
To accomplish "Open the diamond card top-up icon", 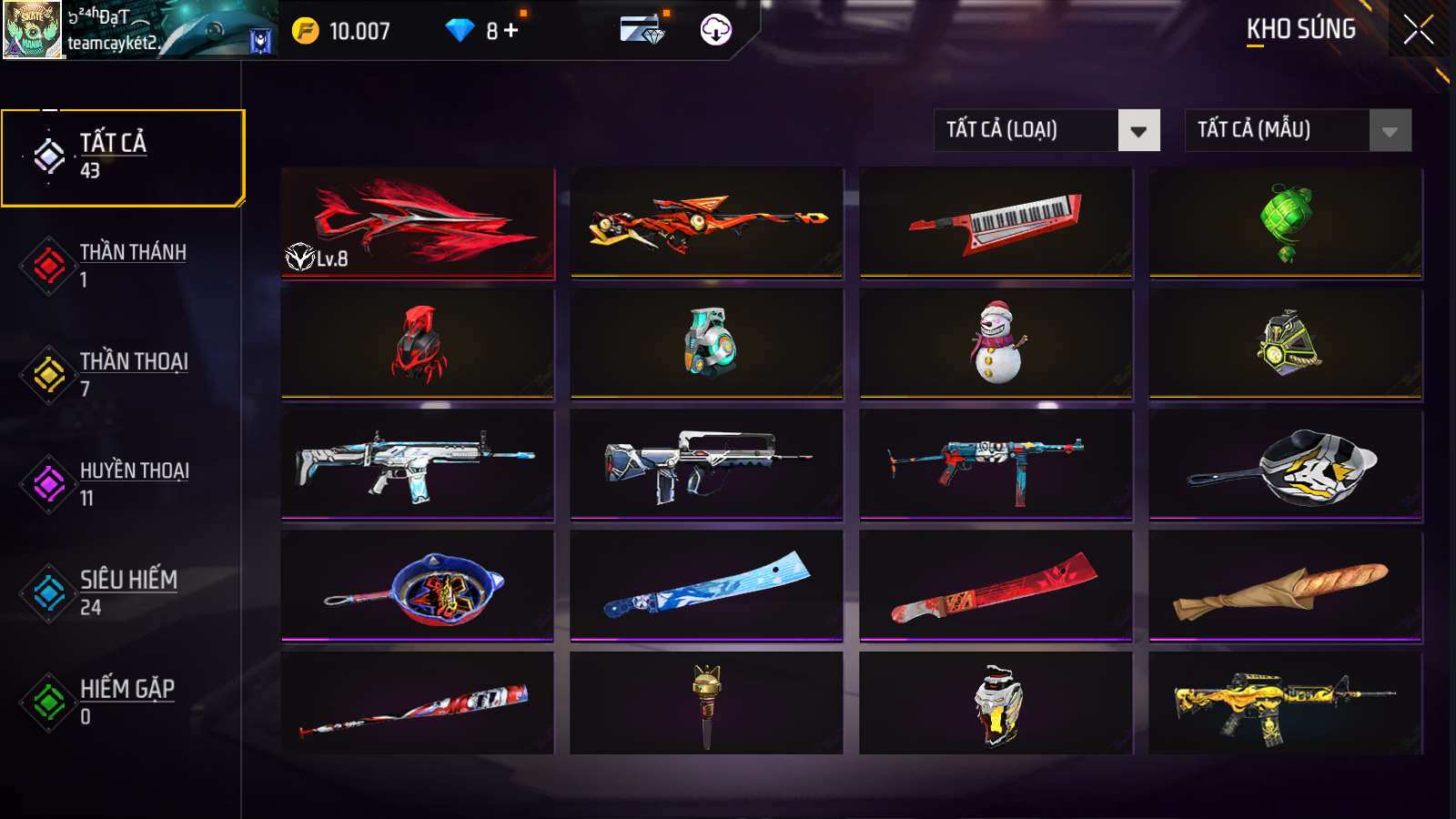I will (642, 30).
